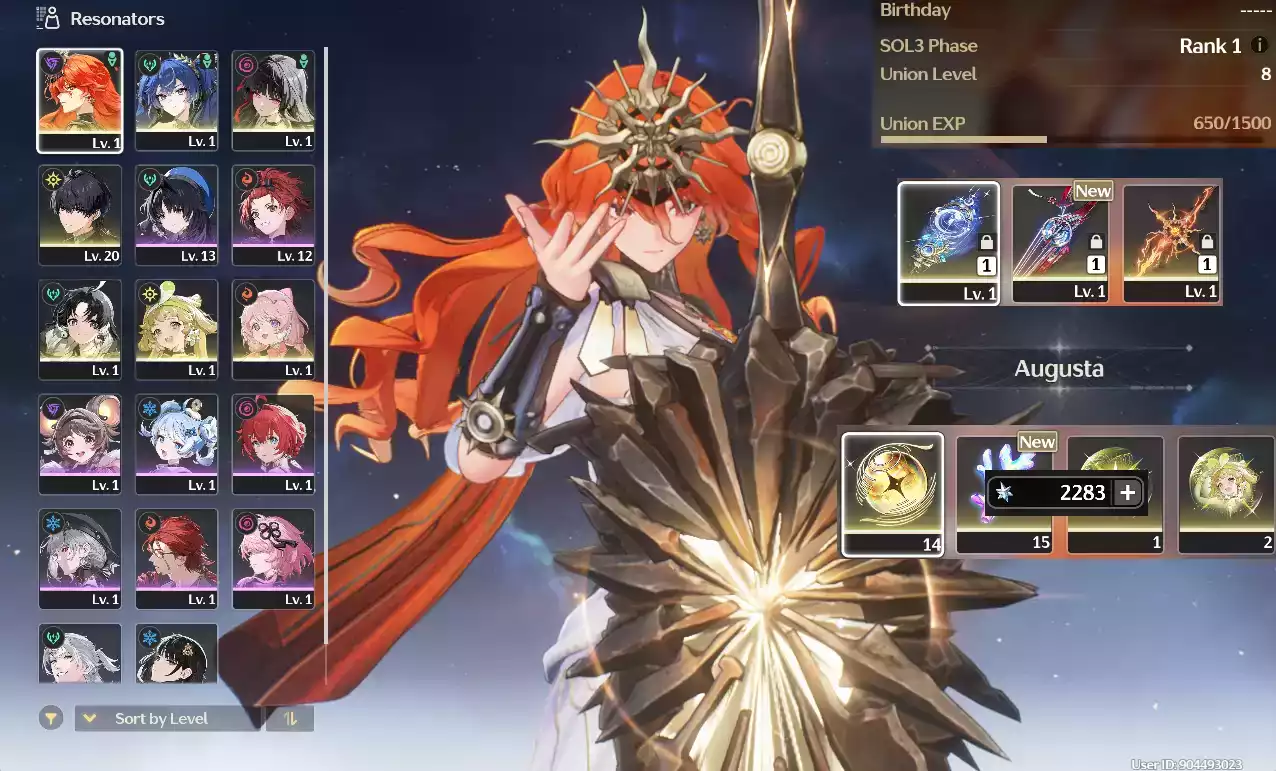Open the Sort by Level dropdown
The width and height of the screenshot is (1276, 771).
coord(166,718)
